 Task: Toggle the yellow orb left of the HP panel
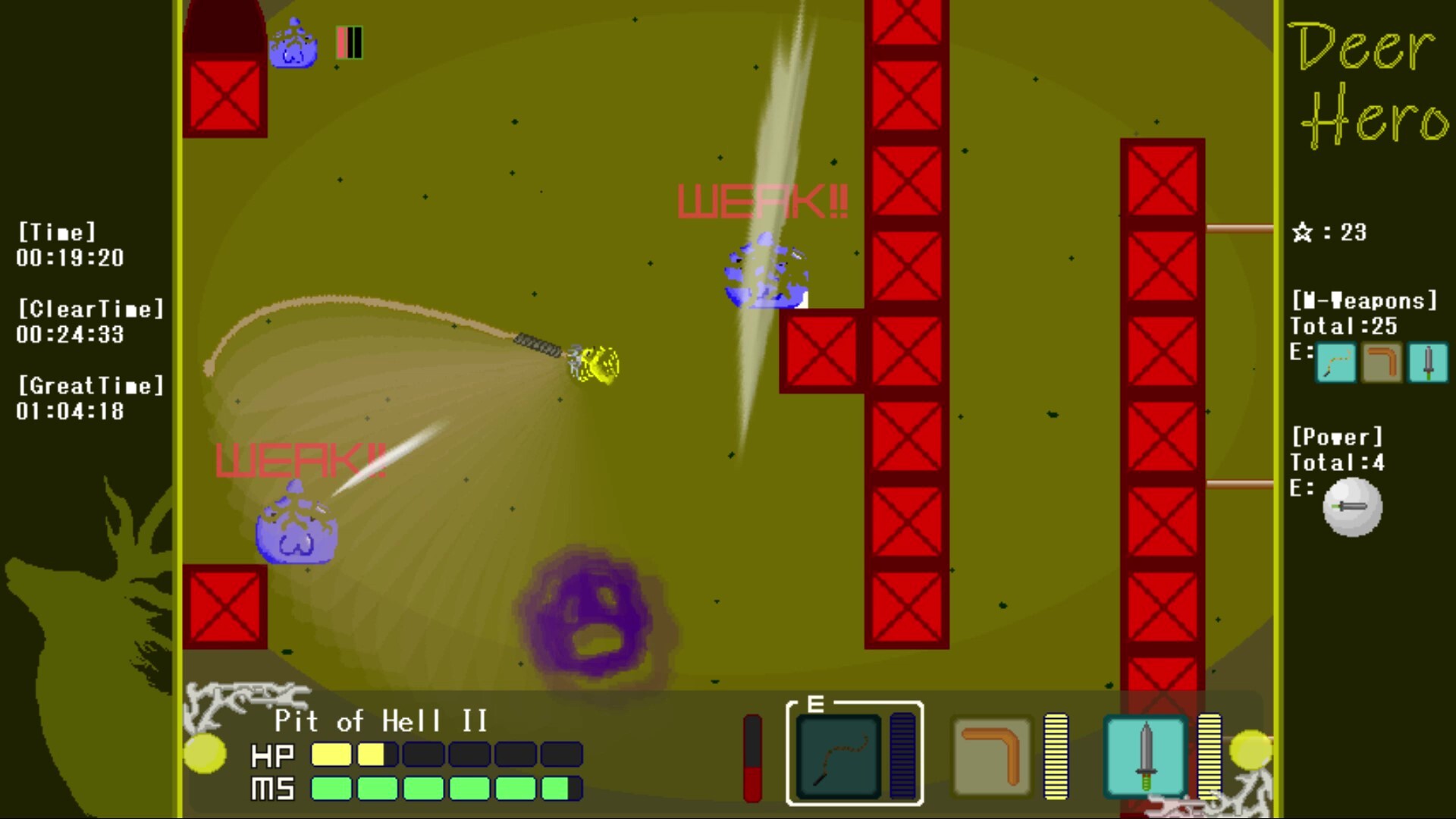tap(205, 755)
